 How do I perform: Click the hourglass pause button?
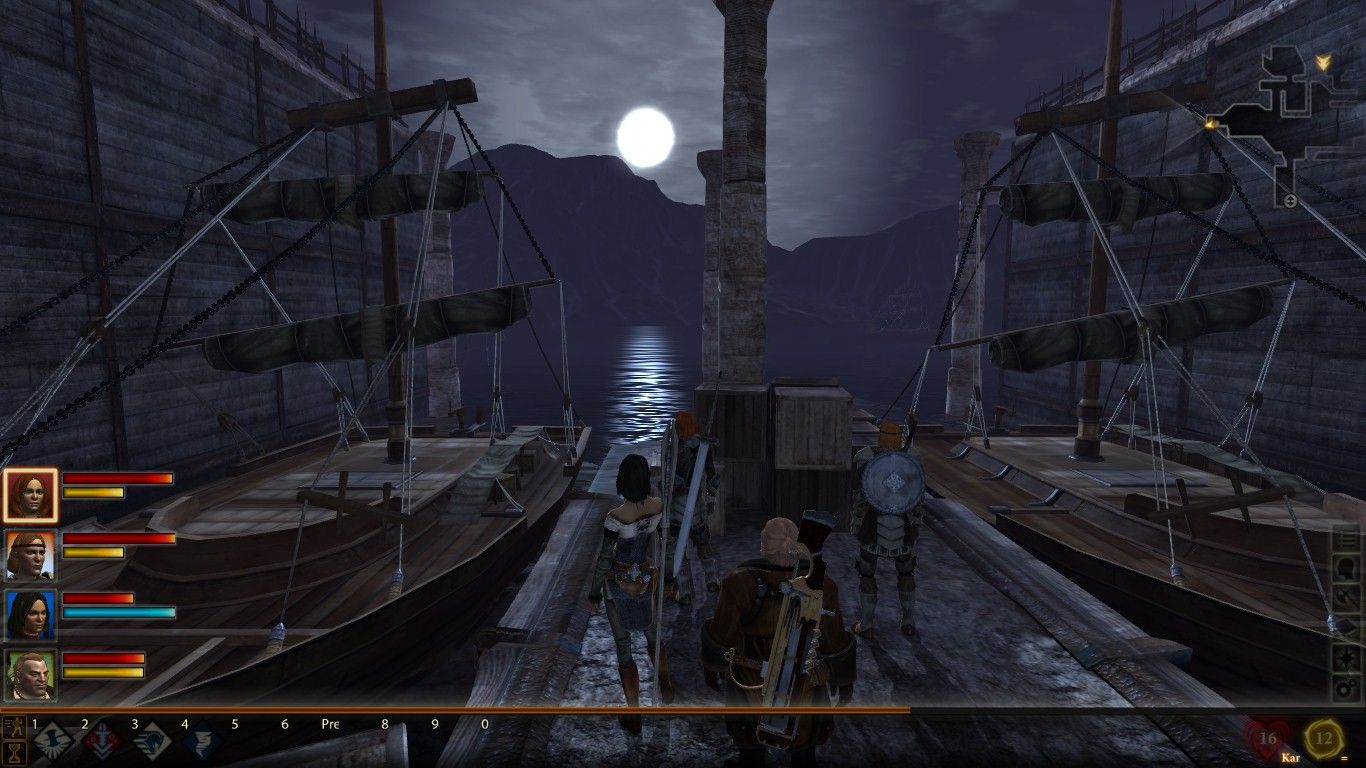tap(14, 752)
